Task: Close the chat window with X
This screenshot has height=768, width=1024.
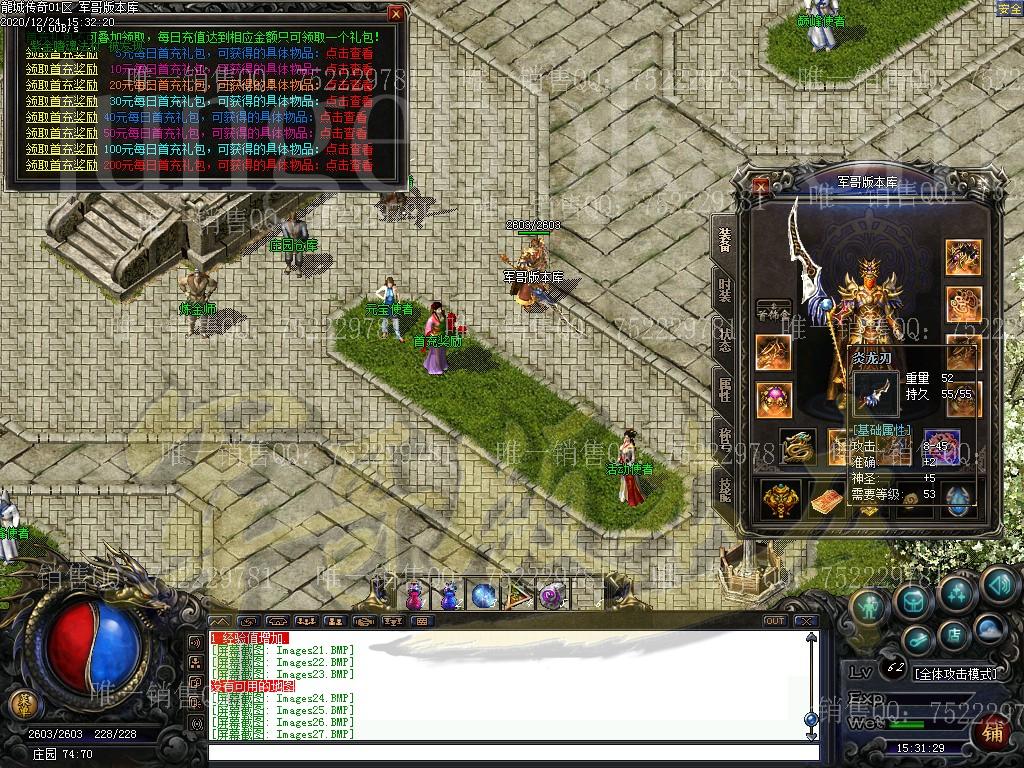Action: [806, 621]
